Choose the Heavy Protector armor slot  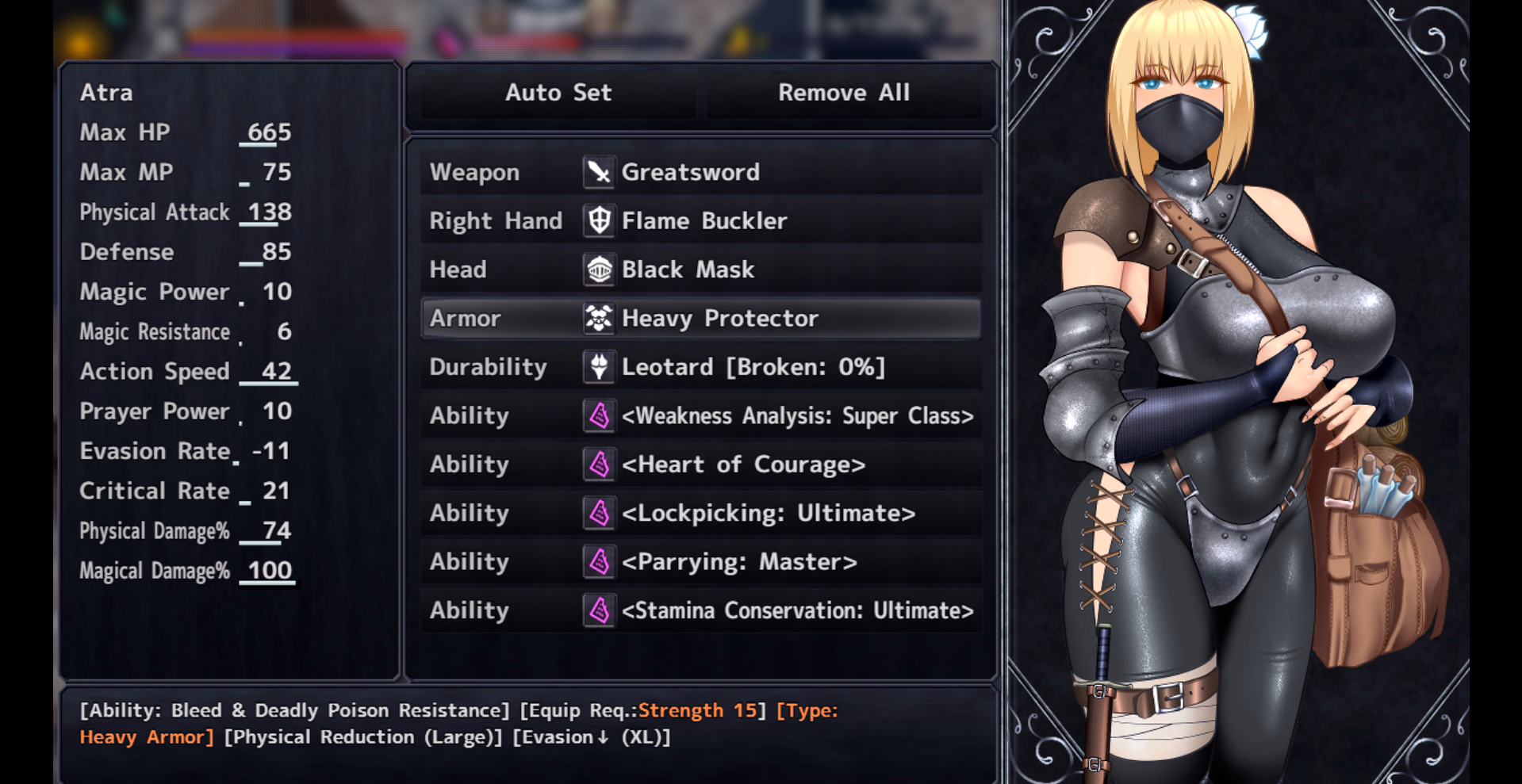tap(700, 318)
